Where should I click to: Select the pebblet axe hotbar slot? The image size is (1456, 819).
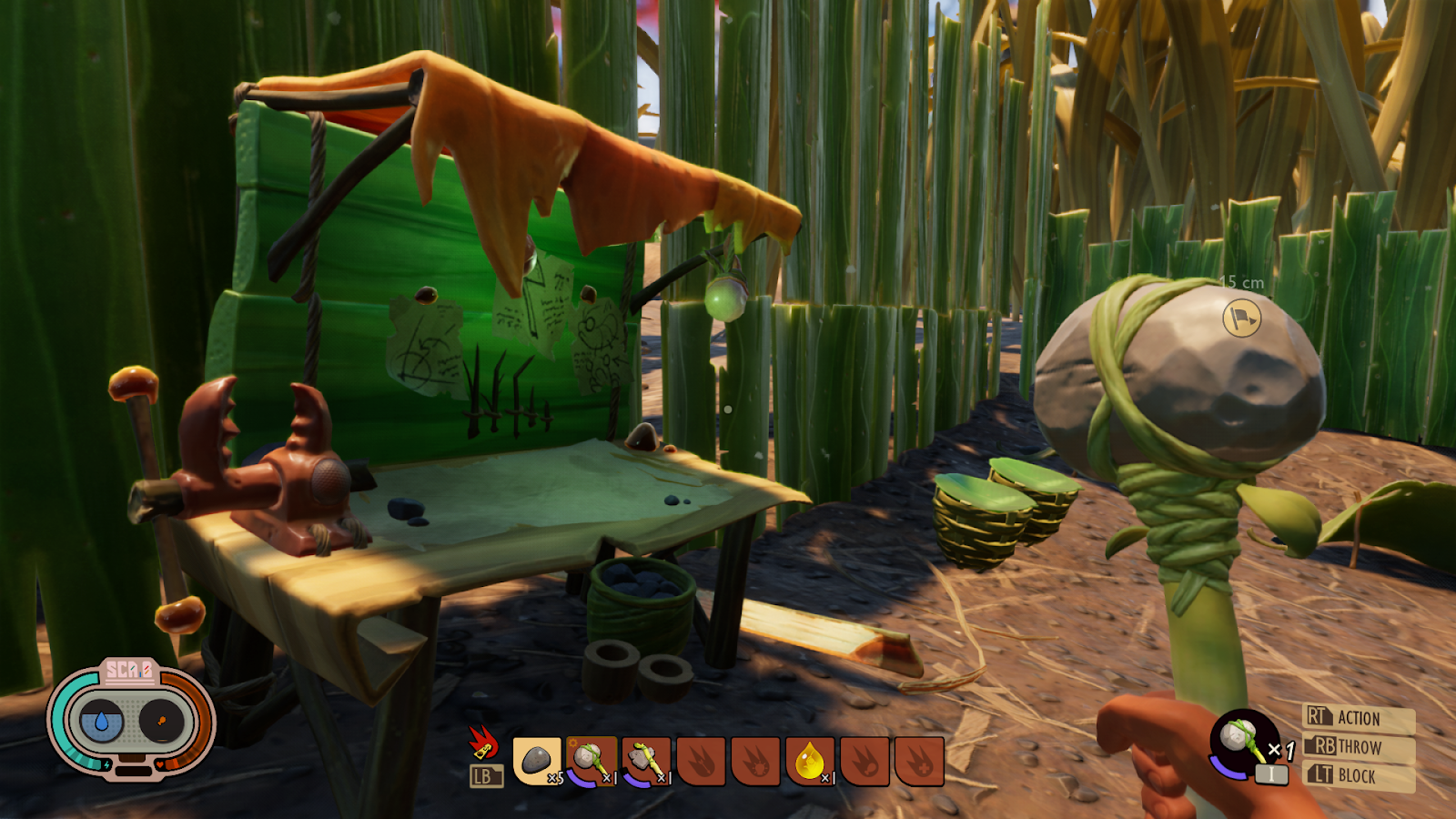(646, 761)
